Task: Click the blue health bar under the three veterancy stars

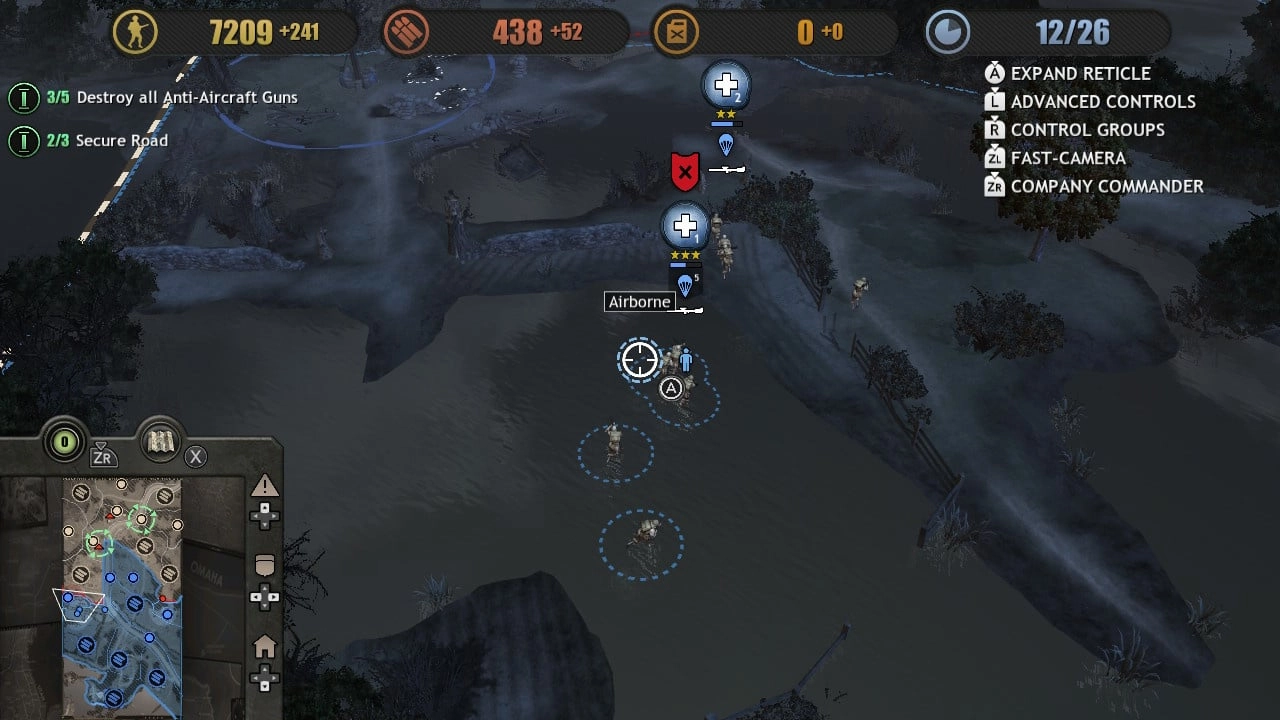Action: coord(683,267)
